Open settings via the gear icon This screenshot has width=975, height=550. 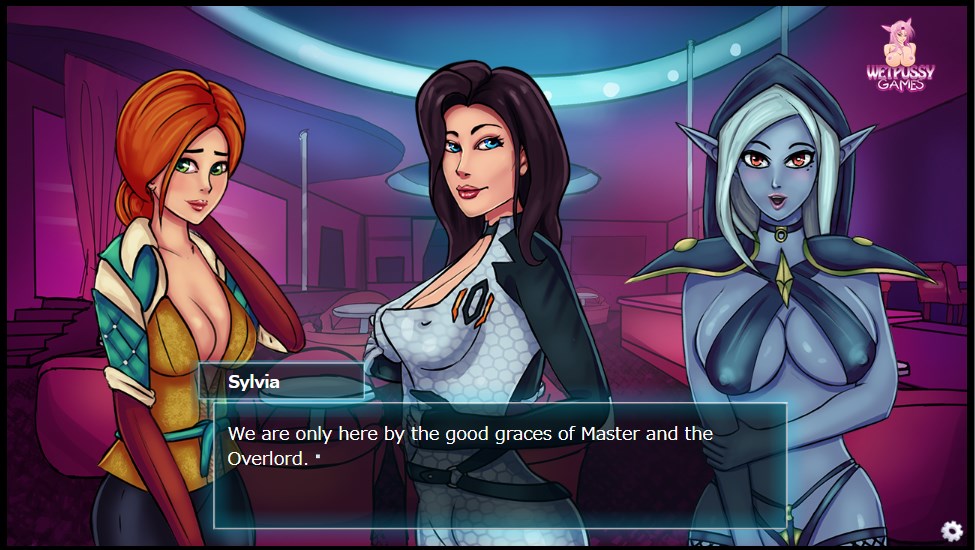tap(951, 530)
